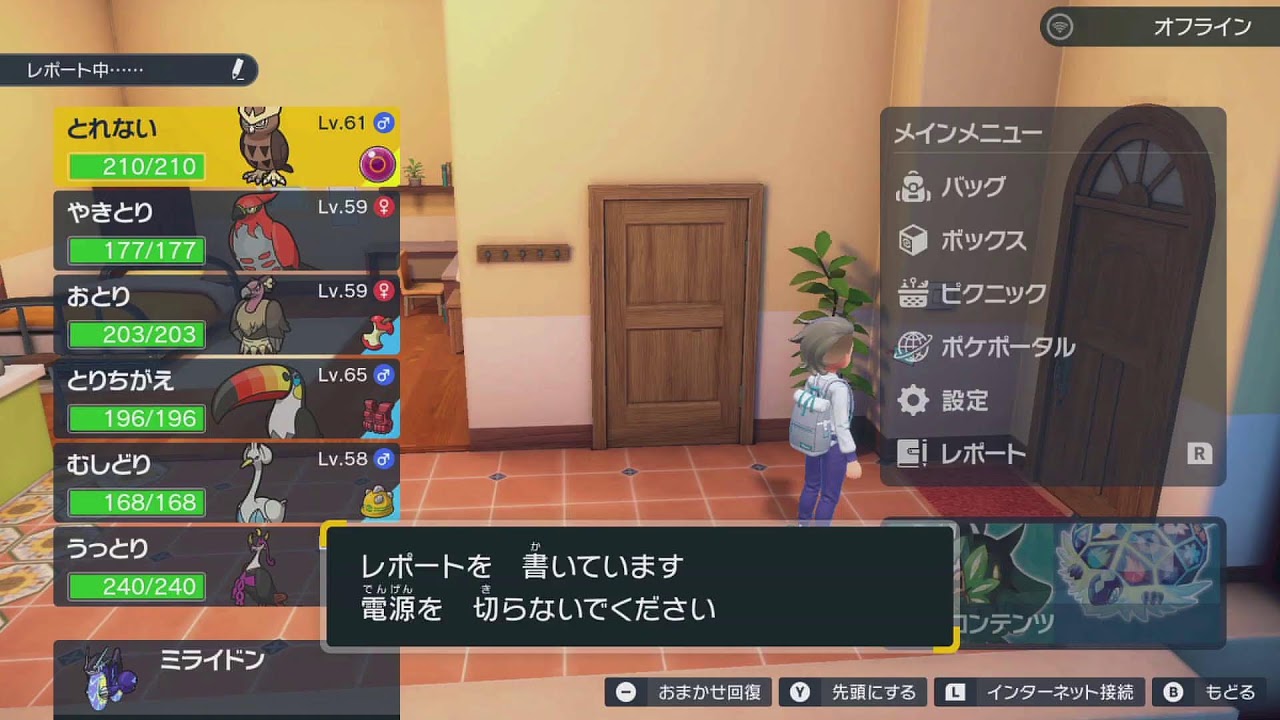
Task: Click the ポケポータル globe icon
Action: click(x=915, y=345)
